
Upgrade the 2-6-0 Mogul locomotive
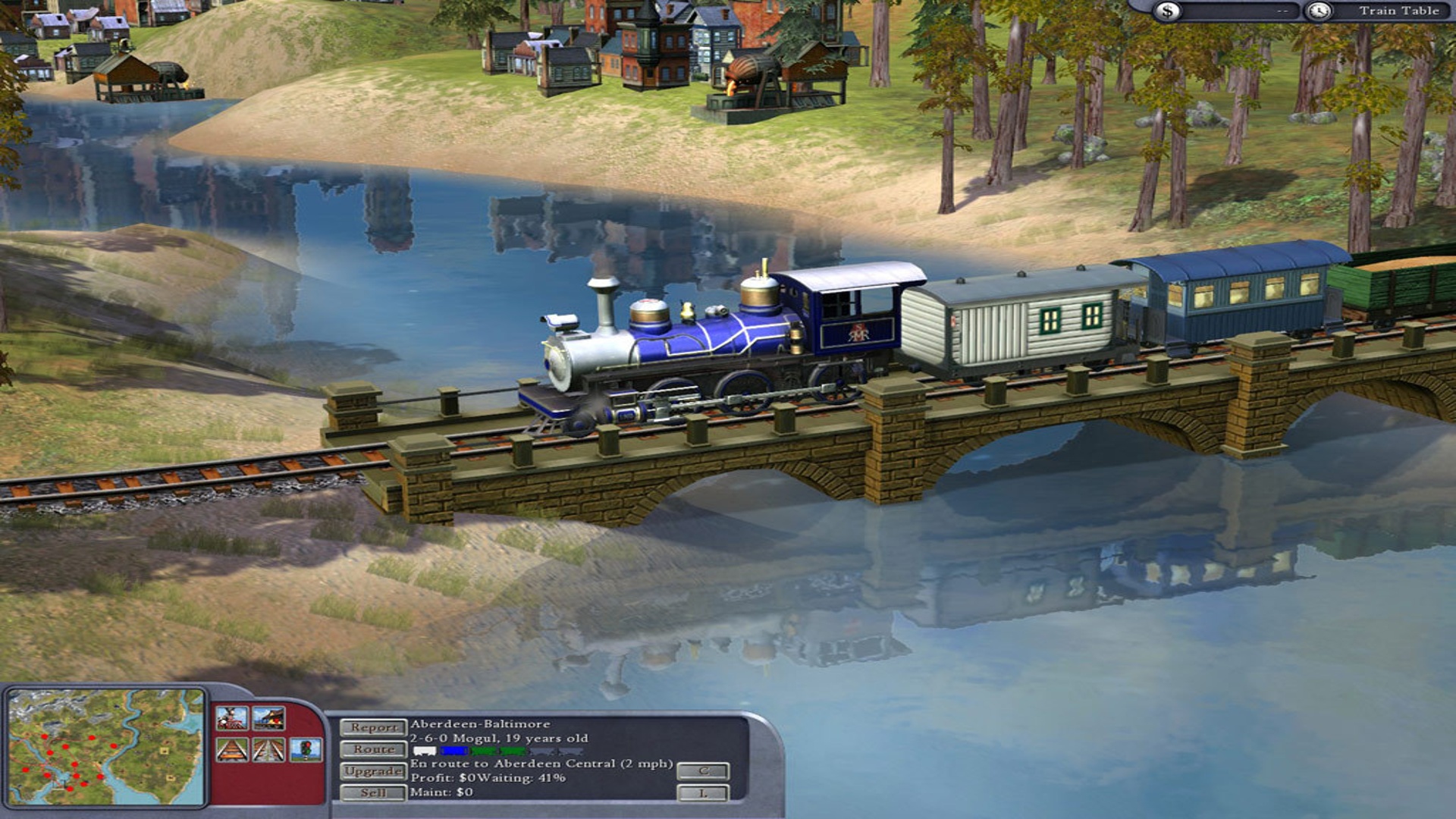[x=372, y=771]
